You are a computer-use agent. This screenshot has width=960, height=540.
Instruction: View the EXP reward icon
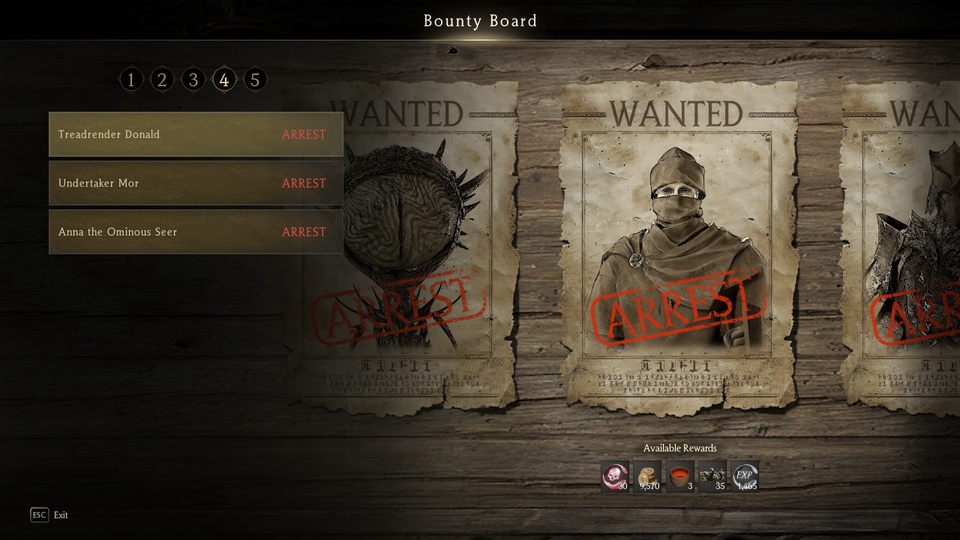(x=745, y=476)
